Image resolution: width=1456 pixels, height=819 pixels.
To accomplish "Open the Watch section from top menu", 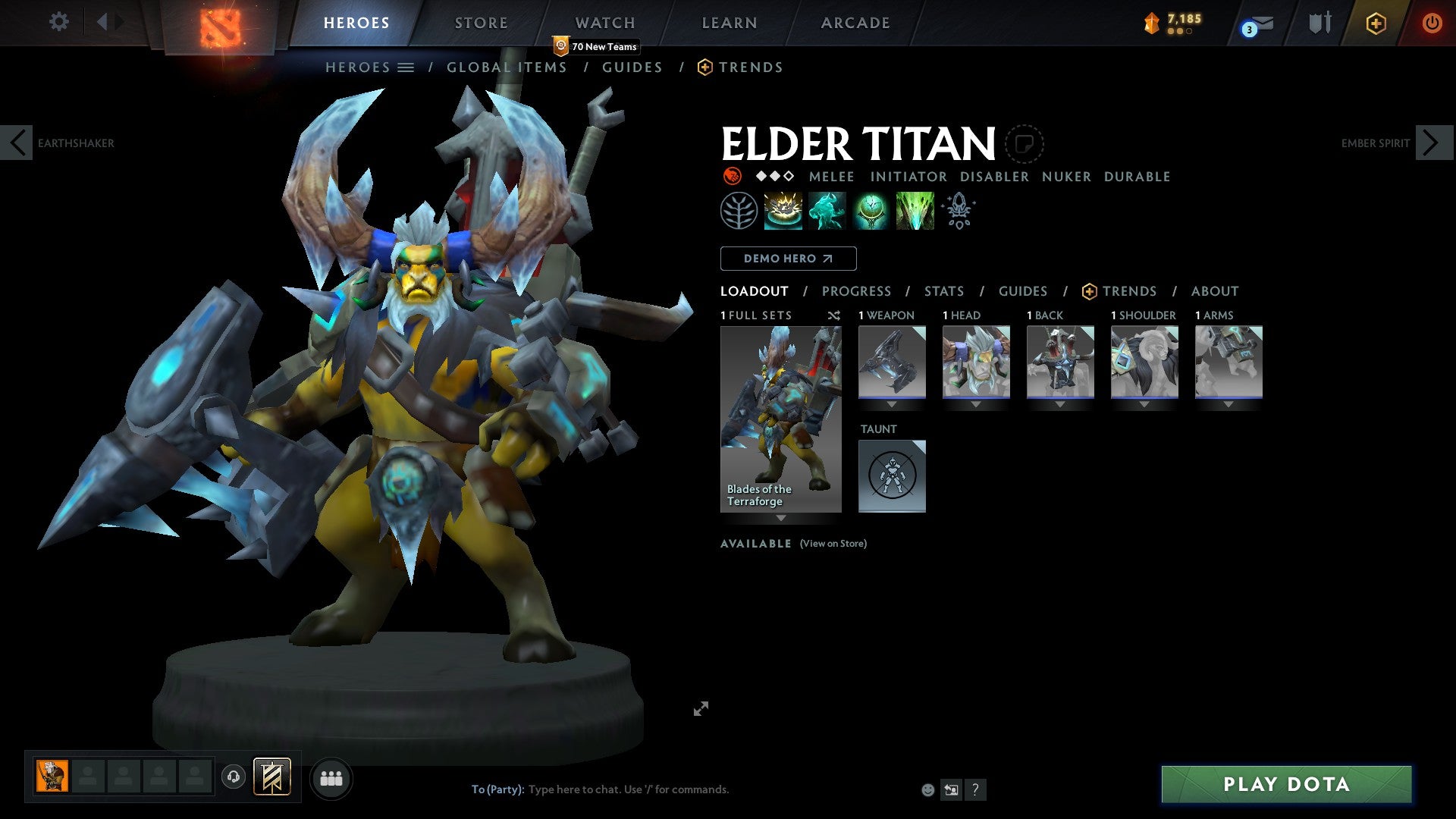I will pyautogui.click(x=604, y=23).
